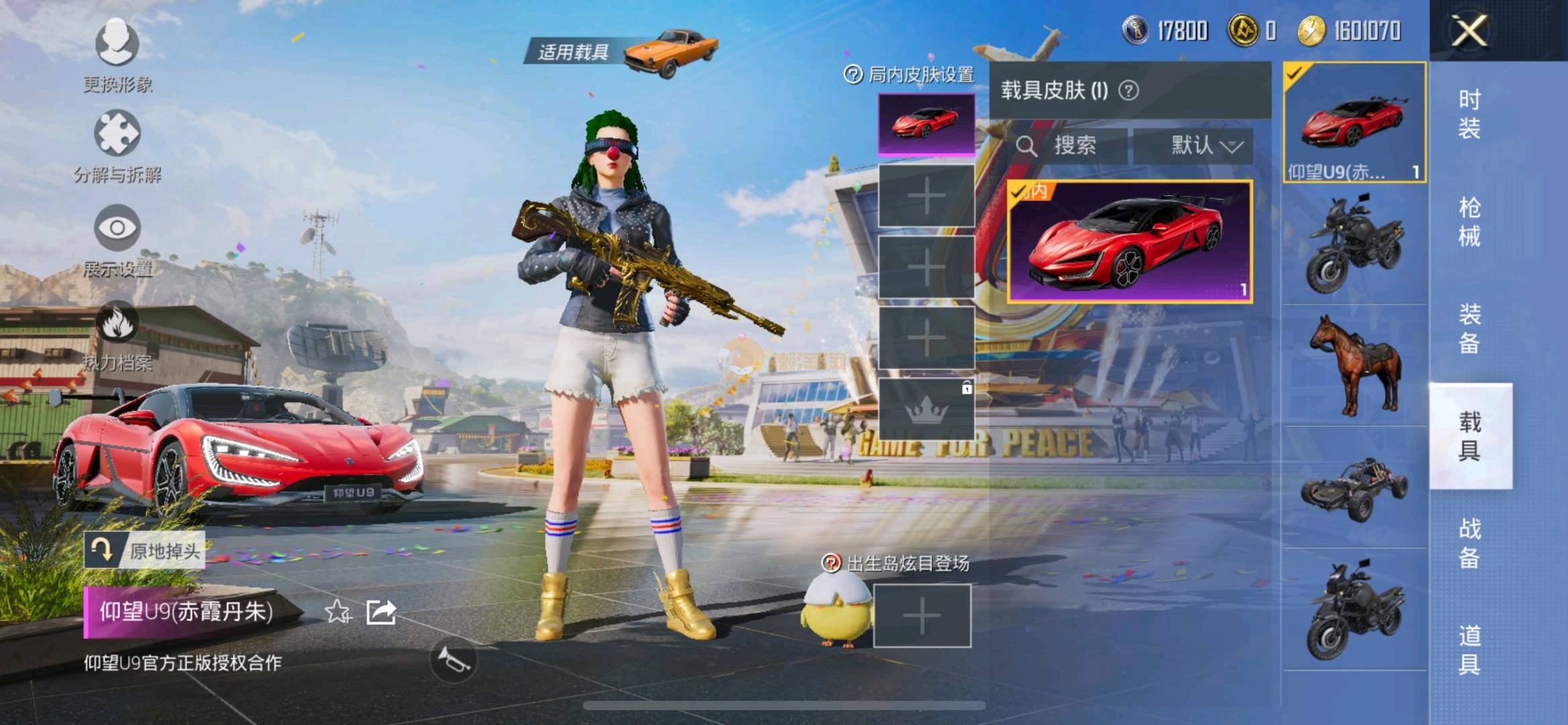Switch to the 时装 tab

pos(1469,114)
